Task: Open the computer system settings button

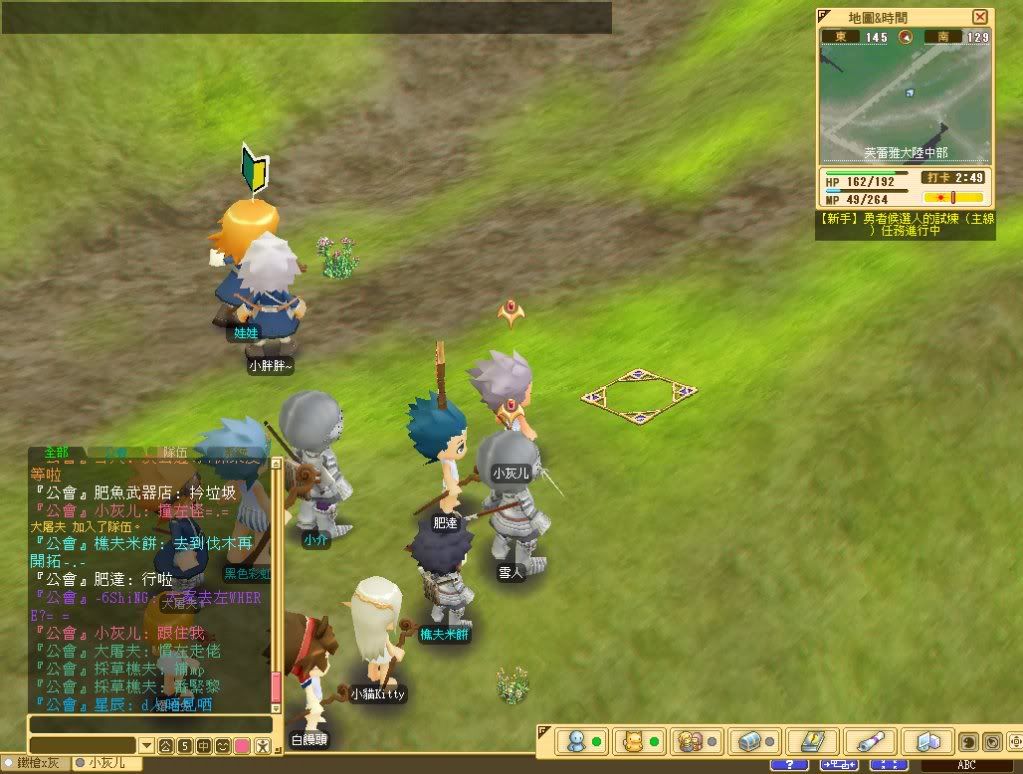Action: coord(925,742)
